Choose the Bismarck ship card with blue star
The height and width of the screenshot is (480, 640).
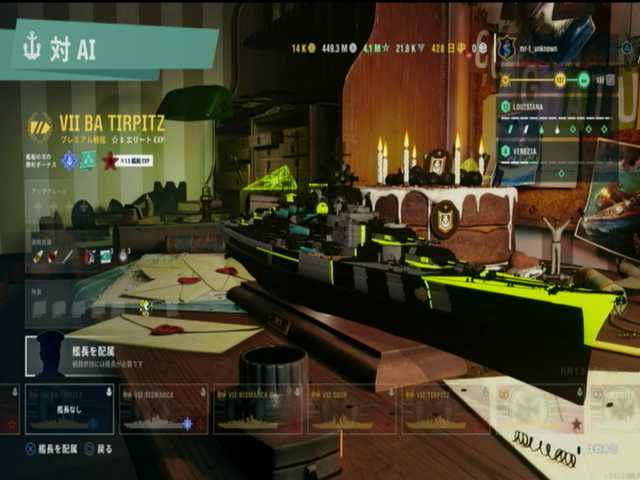click(163, 410)
